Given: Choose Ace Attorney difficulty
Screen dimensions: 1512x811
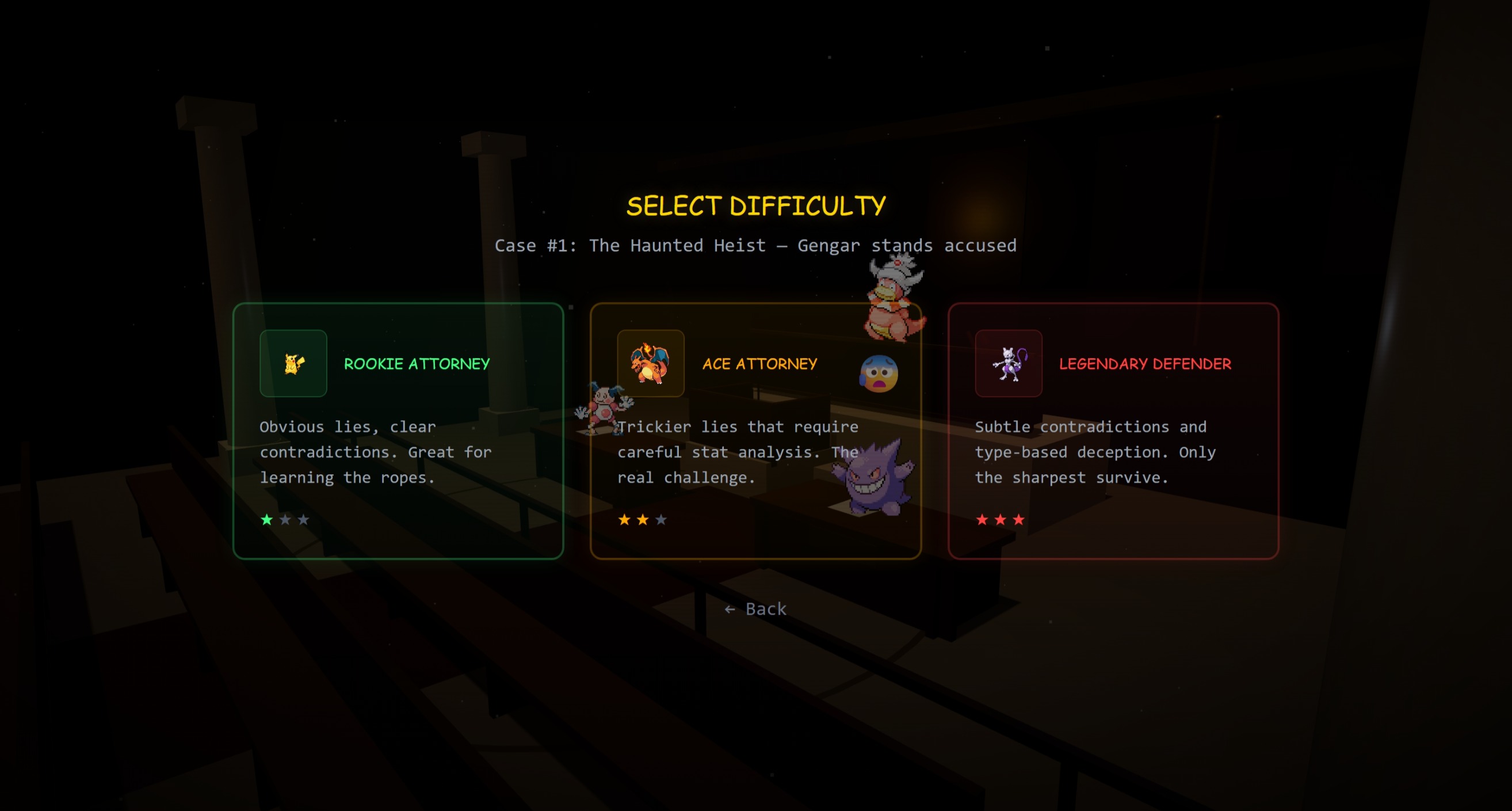Looking at the screenshot, I should tap(755, 431).
